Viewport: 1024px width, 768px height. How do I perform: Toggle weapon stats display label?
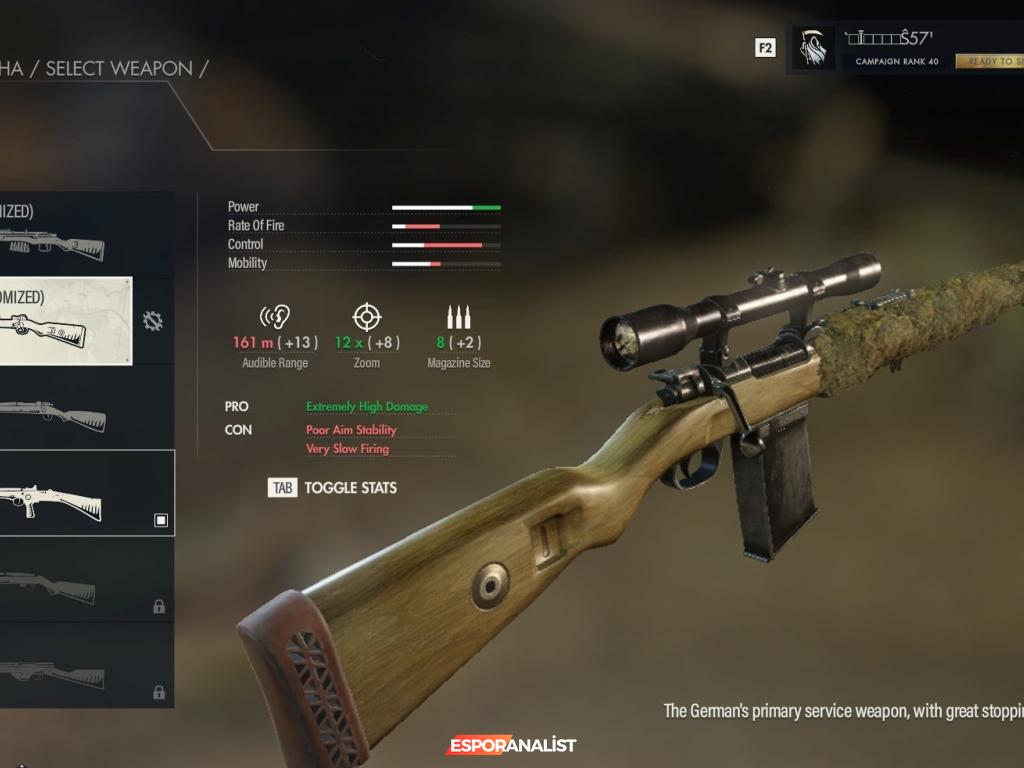pyautogui.click(x=350, y=488)
